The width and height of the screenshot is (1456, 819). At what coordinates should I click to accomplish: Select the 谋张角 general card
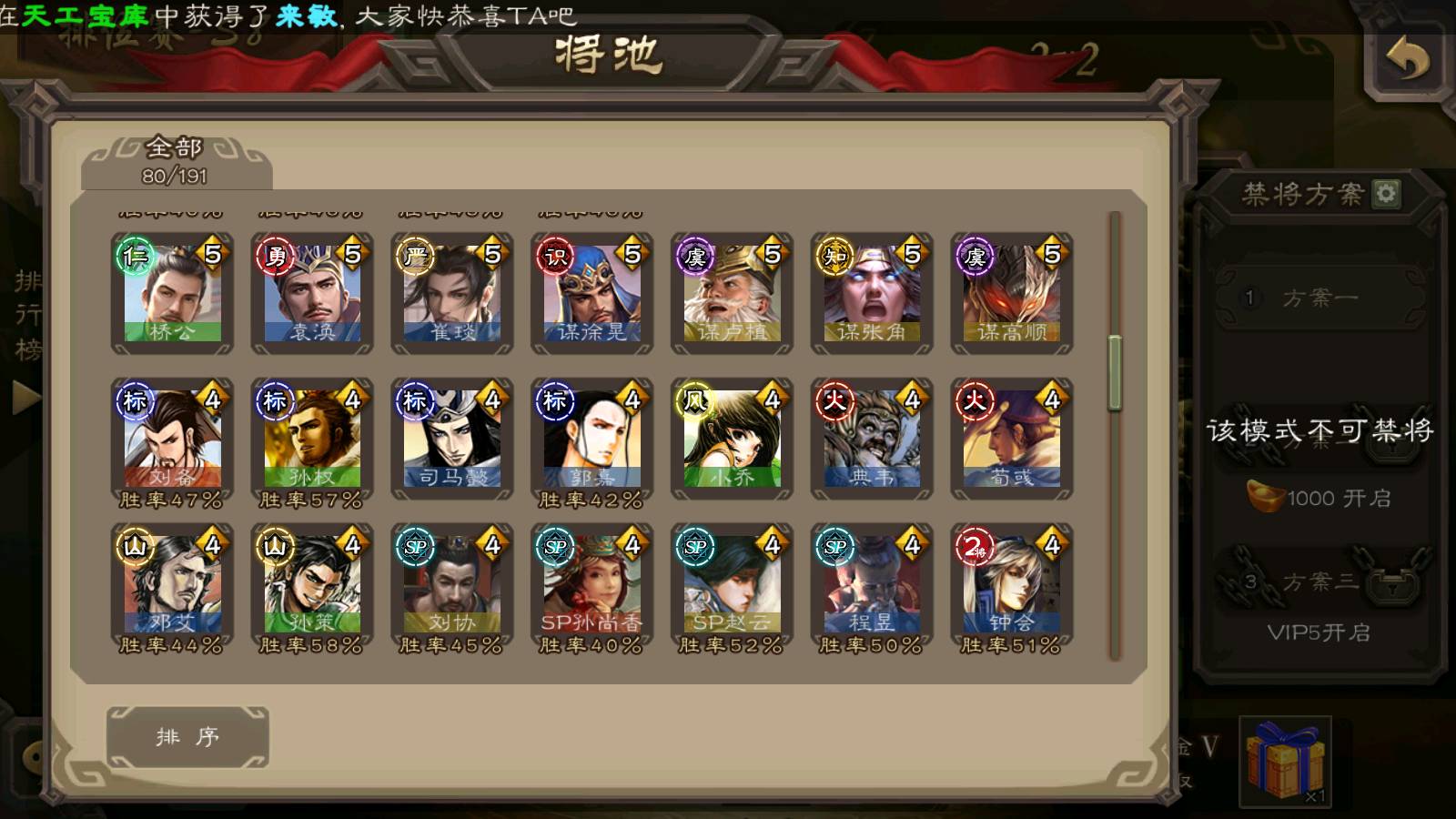(872, 293)
